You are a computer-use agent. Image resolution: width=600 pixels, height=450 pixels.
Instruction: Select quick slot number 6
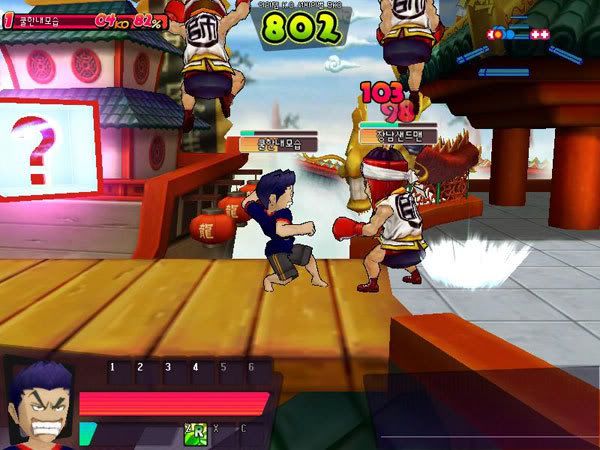coord(250,368)
